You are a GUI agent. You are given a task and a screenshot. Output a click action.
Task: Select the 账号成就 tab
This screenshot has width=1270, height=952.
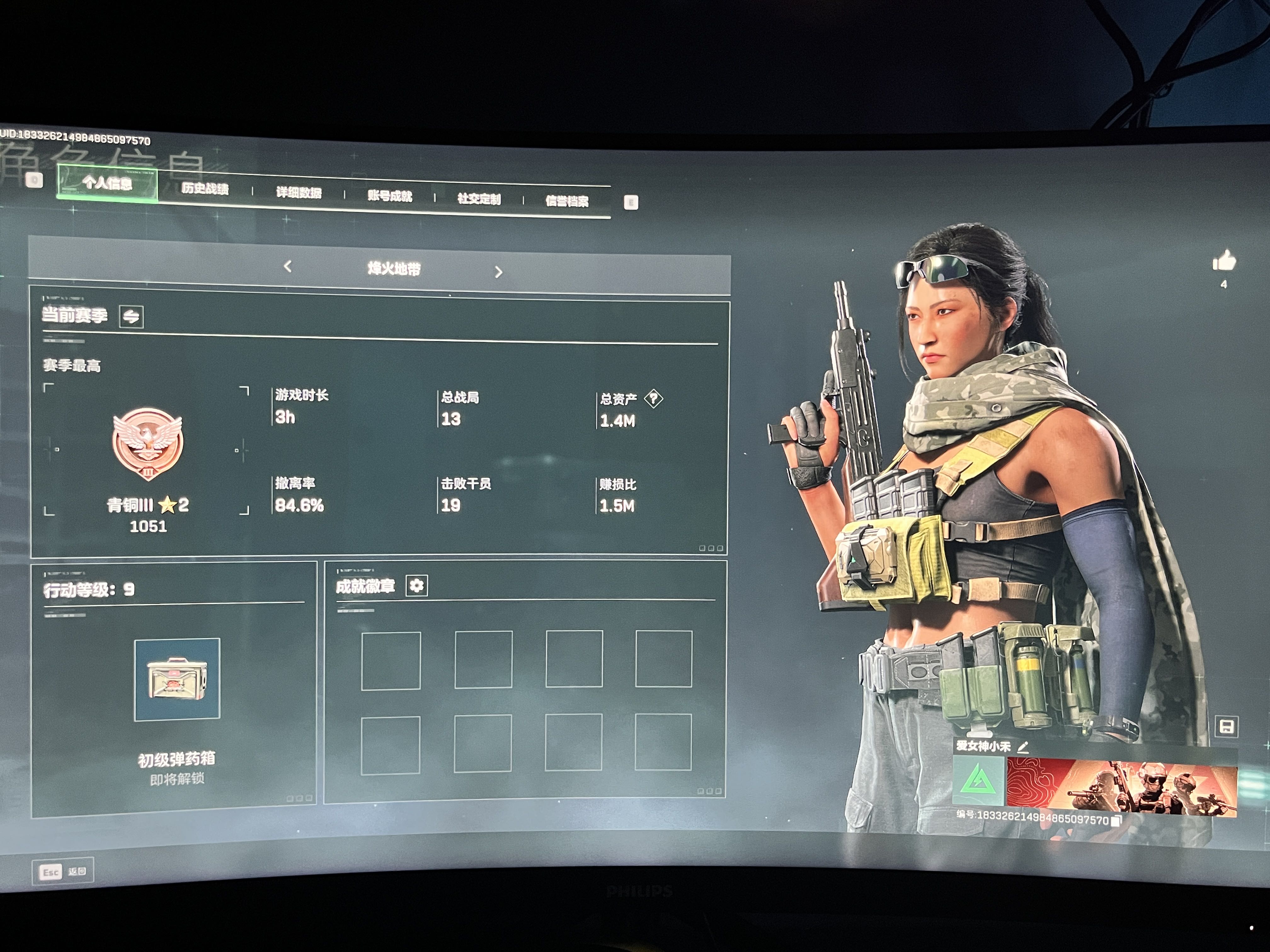coord(390,196)
